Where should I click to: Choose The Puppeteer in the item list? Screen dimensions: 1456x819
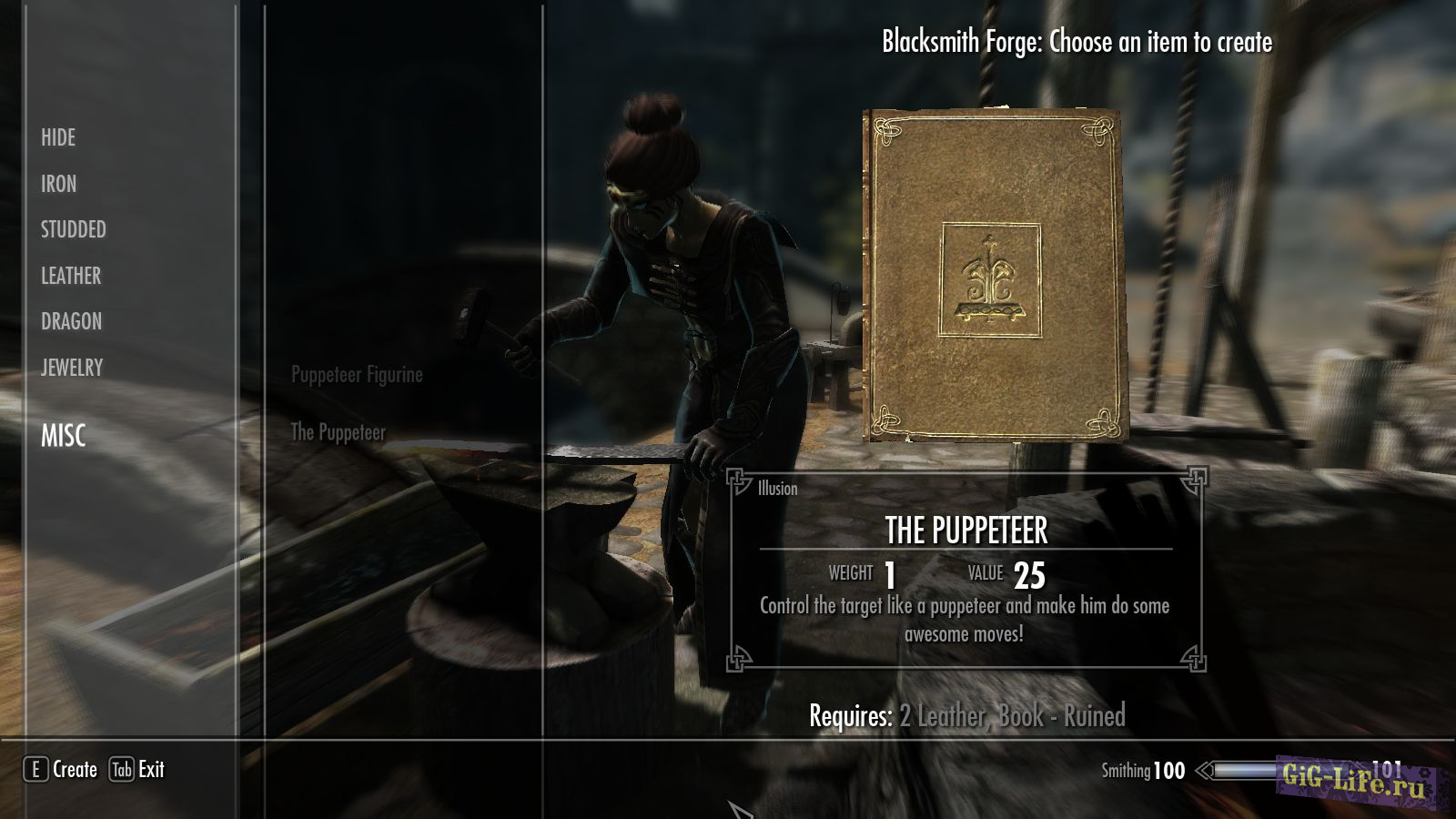[338, 432]
